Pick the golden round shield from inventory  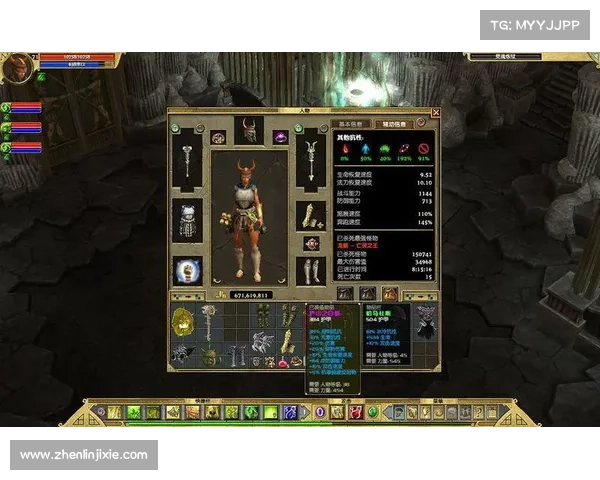[x=183, y=321]
